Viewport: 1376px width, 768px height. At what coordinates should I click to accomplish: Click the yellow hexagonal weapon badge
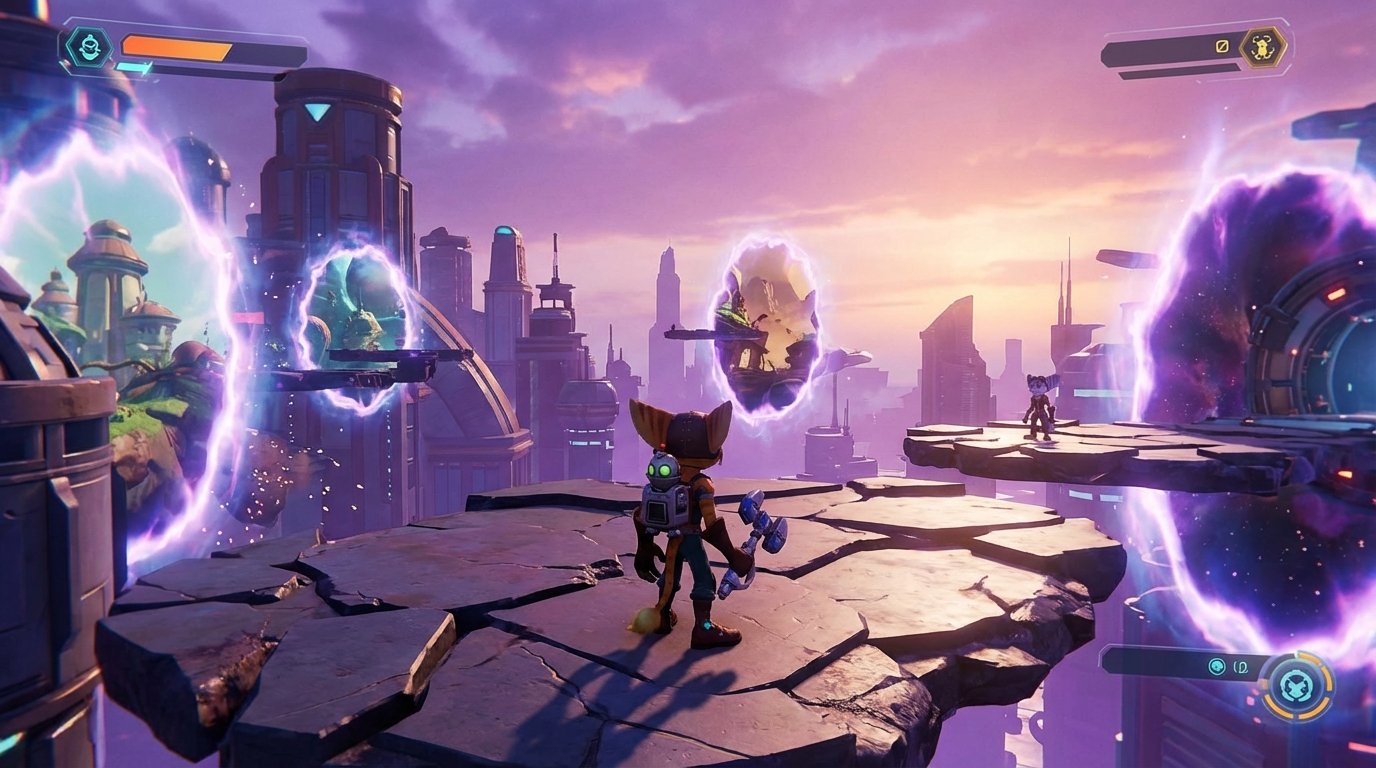coord(1262,47)
